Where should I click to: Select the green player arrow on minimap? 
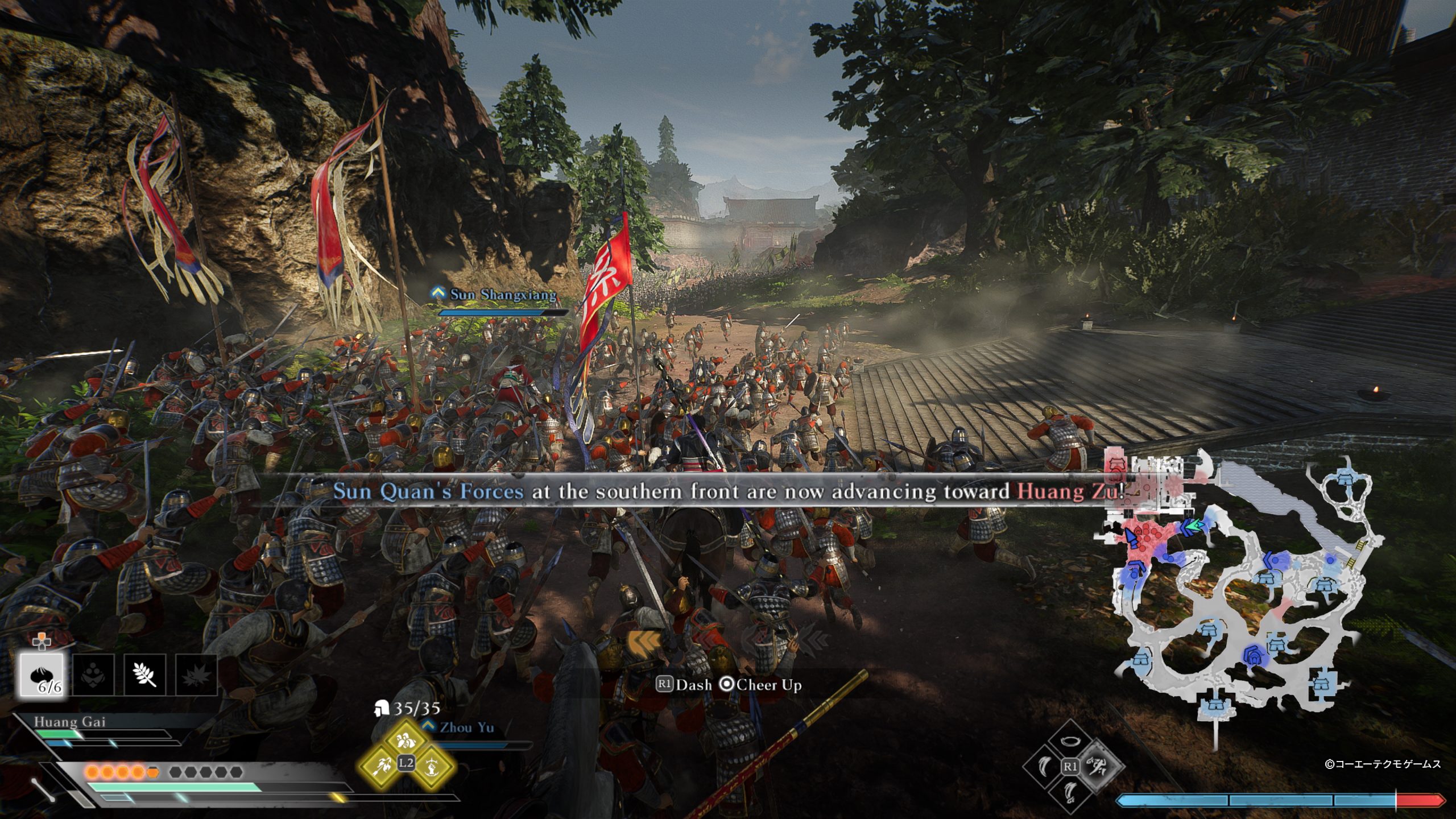[x=1194, y=527]
